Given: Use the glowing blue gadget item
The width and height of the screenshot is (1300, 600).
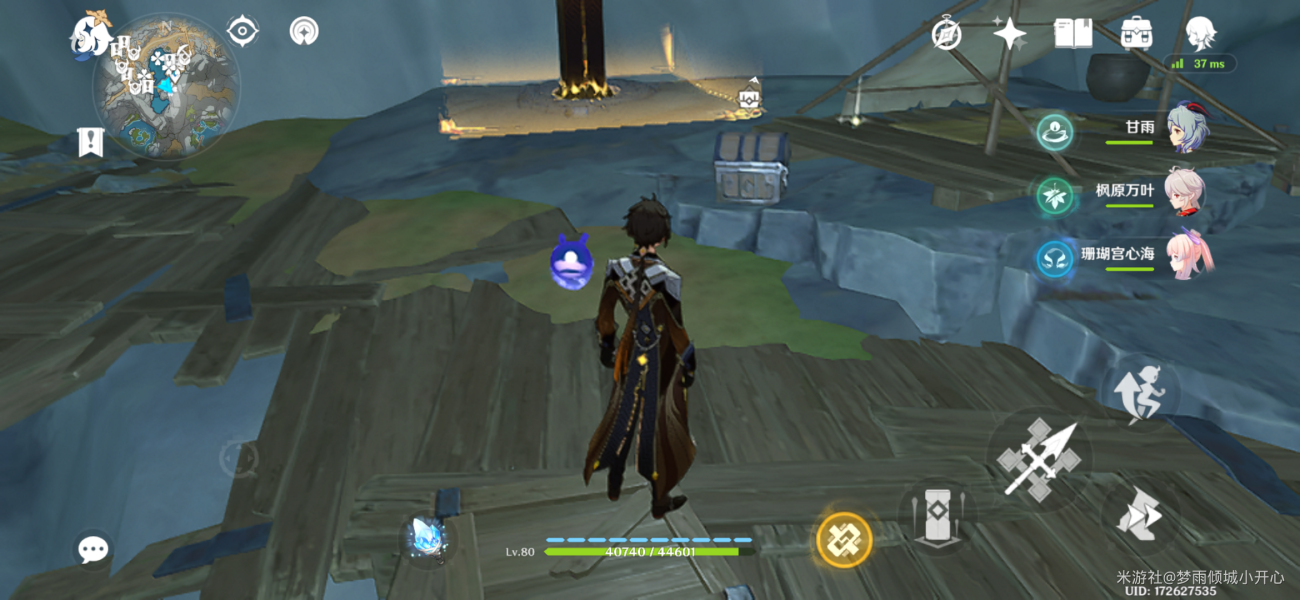Looking at the screenshot, I should pyautogui.click(x=429, y=537).
